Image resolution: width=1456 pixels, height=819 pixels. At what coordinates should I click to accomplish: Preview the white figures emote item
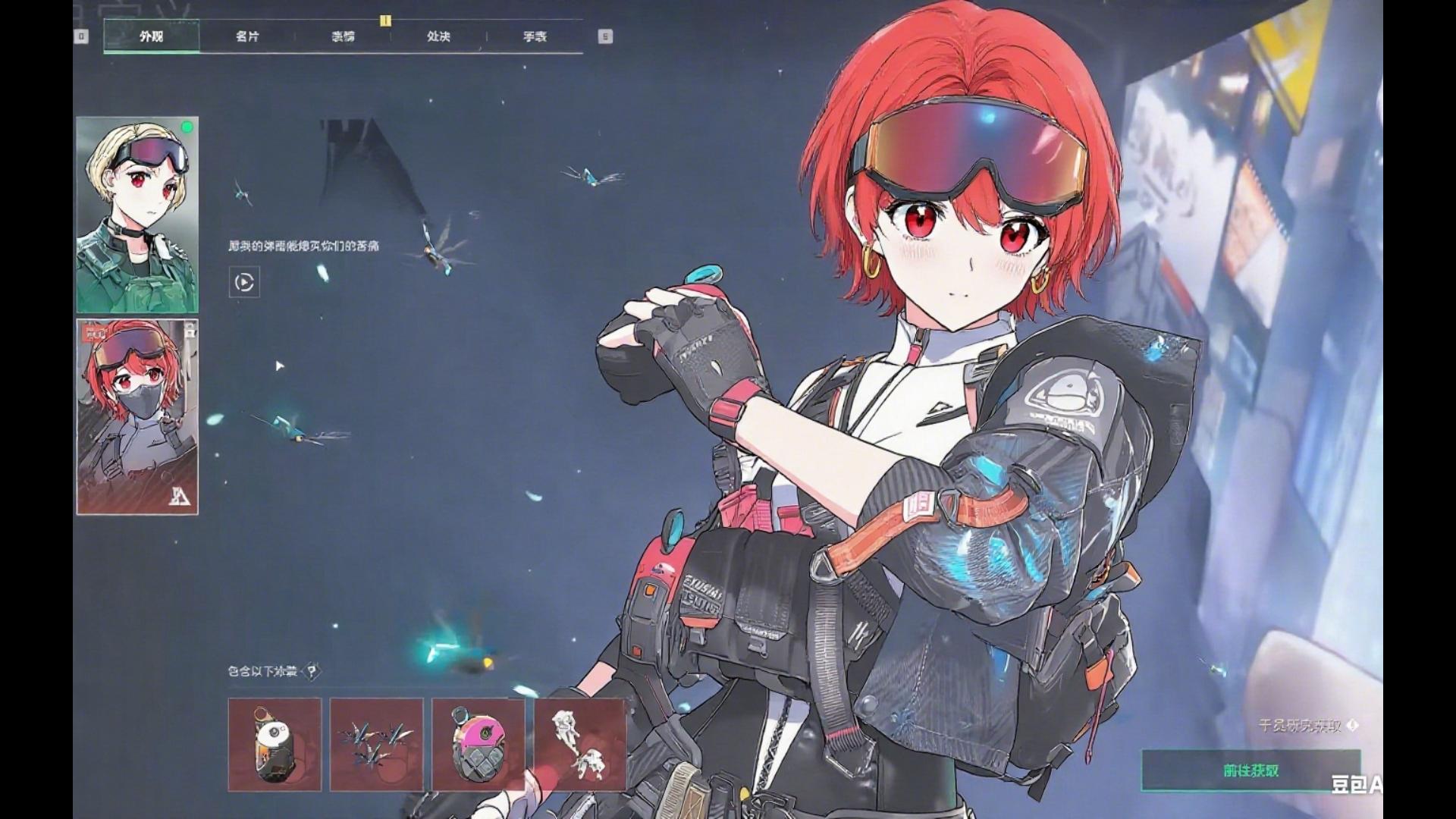click(x=580, y=745)
